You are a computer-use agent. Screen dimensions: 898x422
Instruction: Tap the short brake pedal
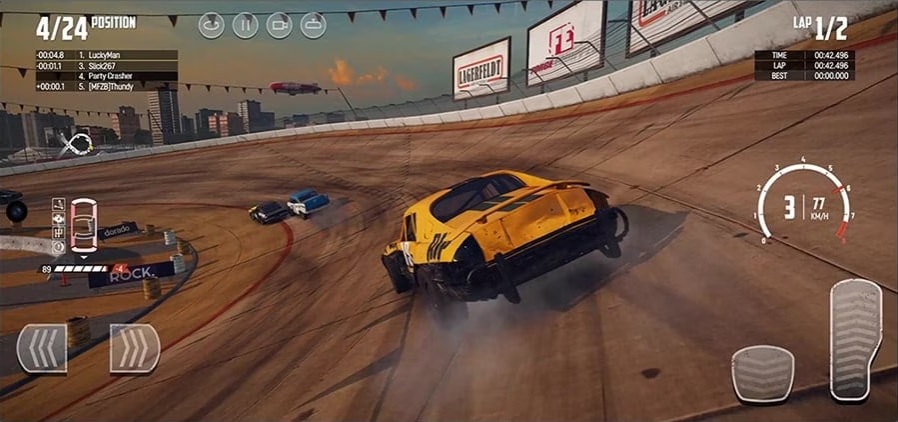[x=763, y=373]
